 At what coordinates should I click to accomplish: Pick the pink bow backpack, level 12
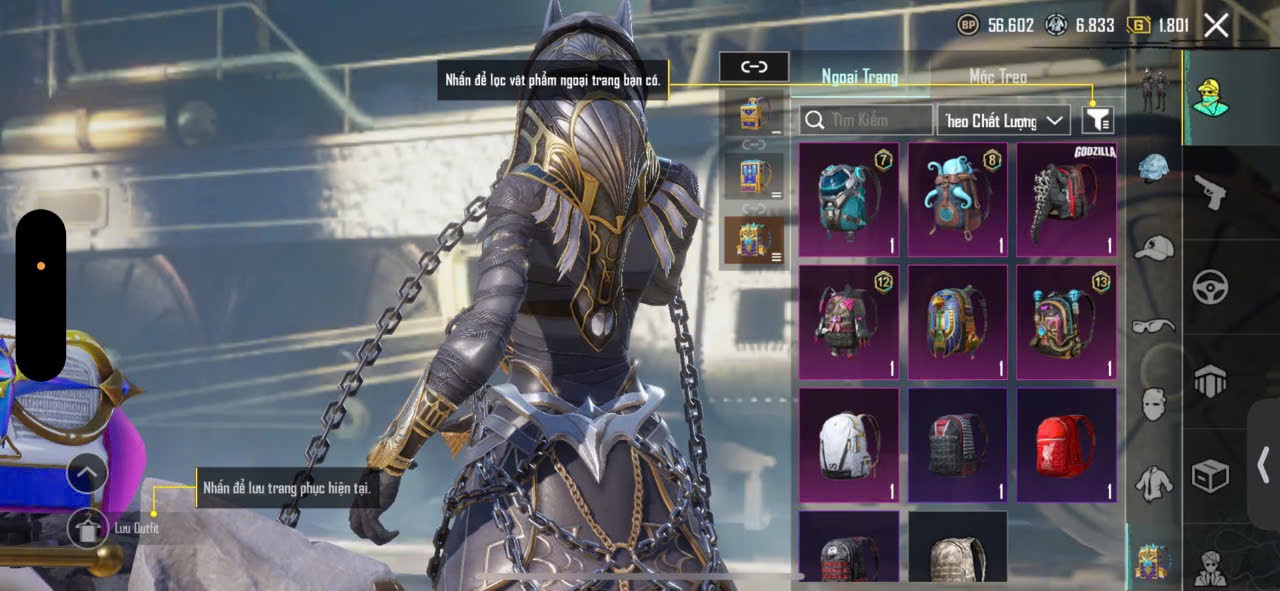pyautogui.click(x=849, y=321)
